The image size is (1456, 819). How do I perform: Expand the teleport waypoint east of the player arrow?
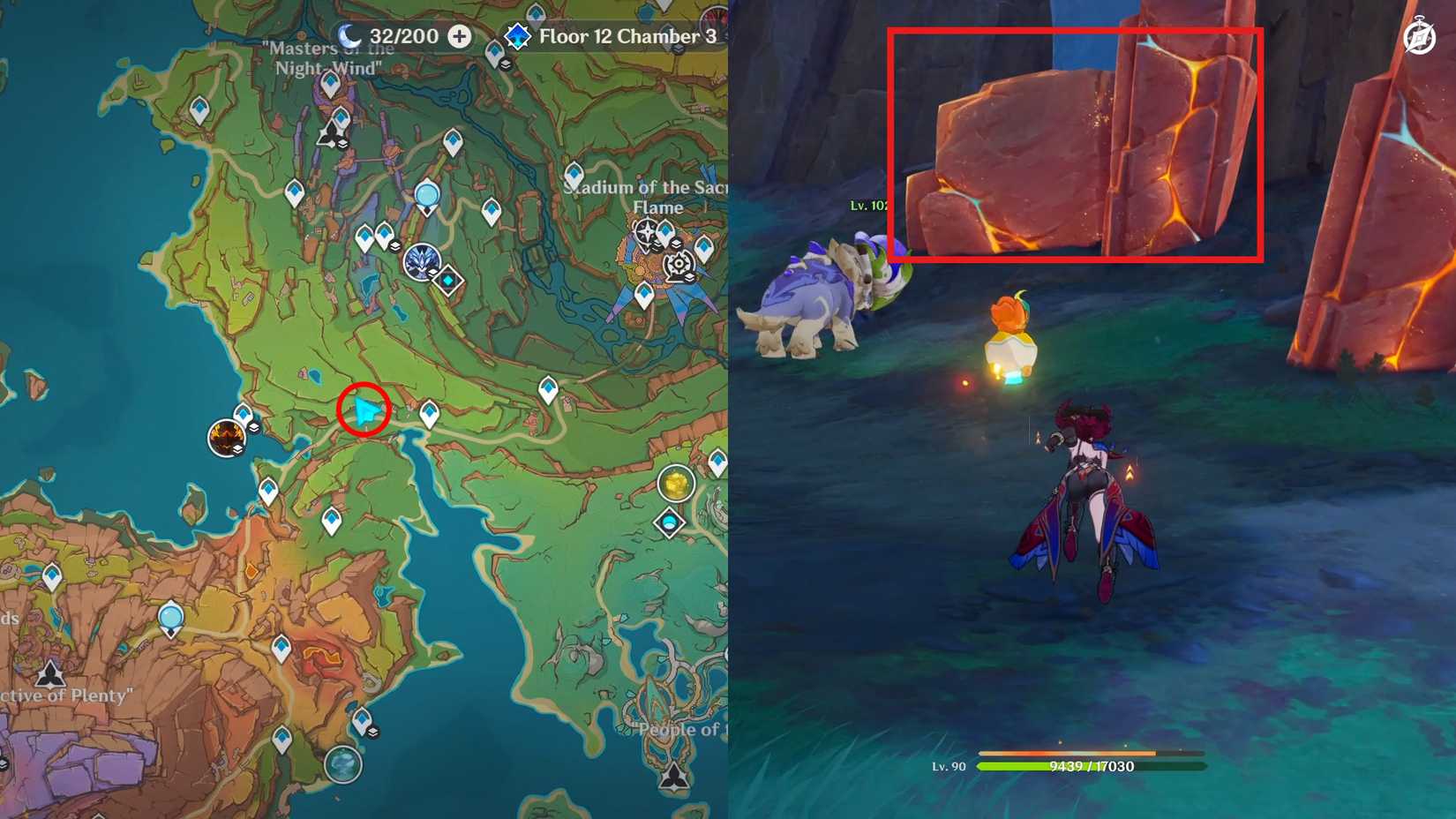tap(429, 411)
